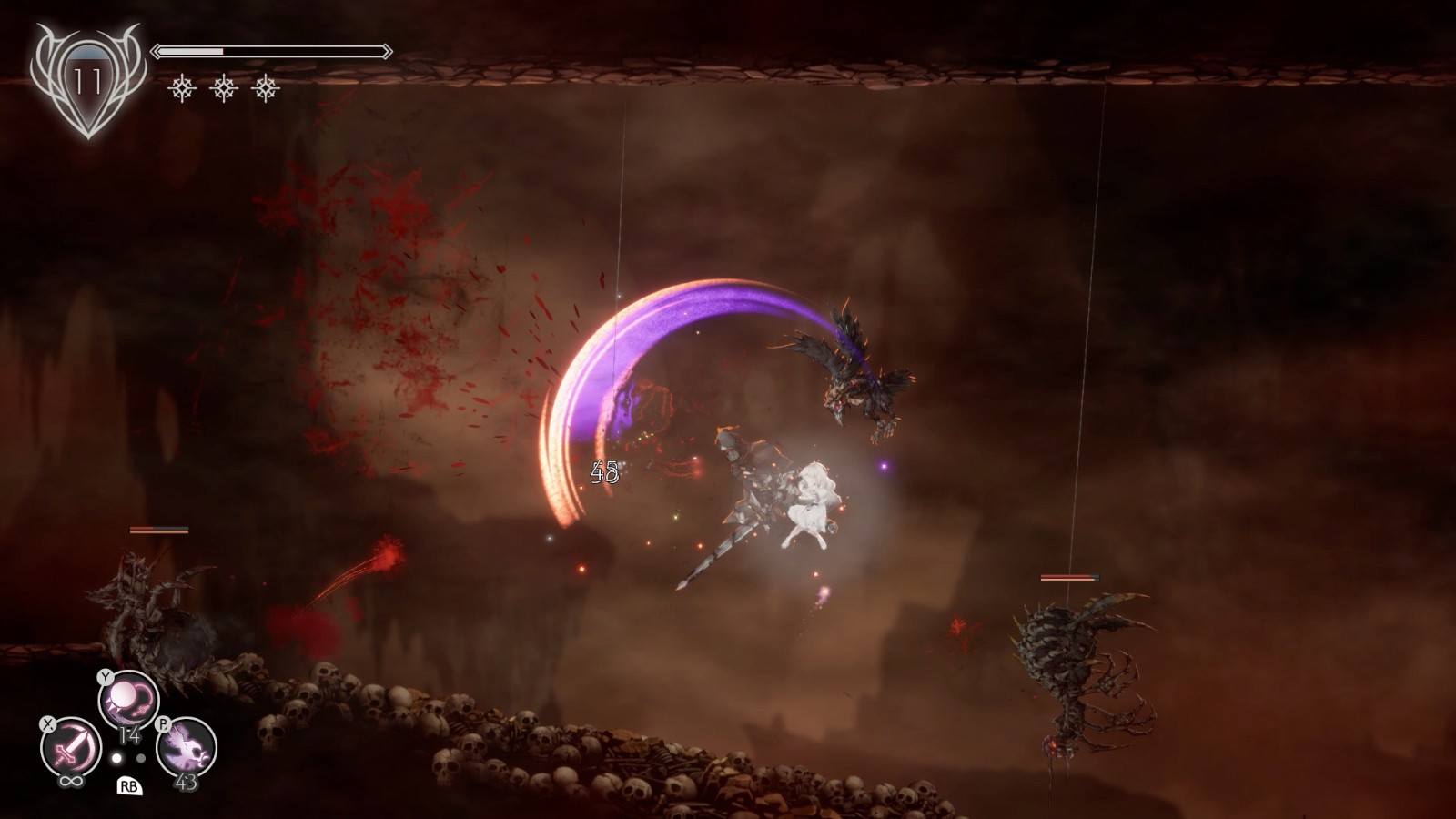Click the white experience progress bar
The height and width of the screenshot is (819, 1456).
tap(190, 50)
